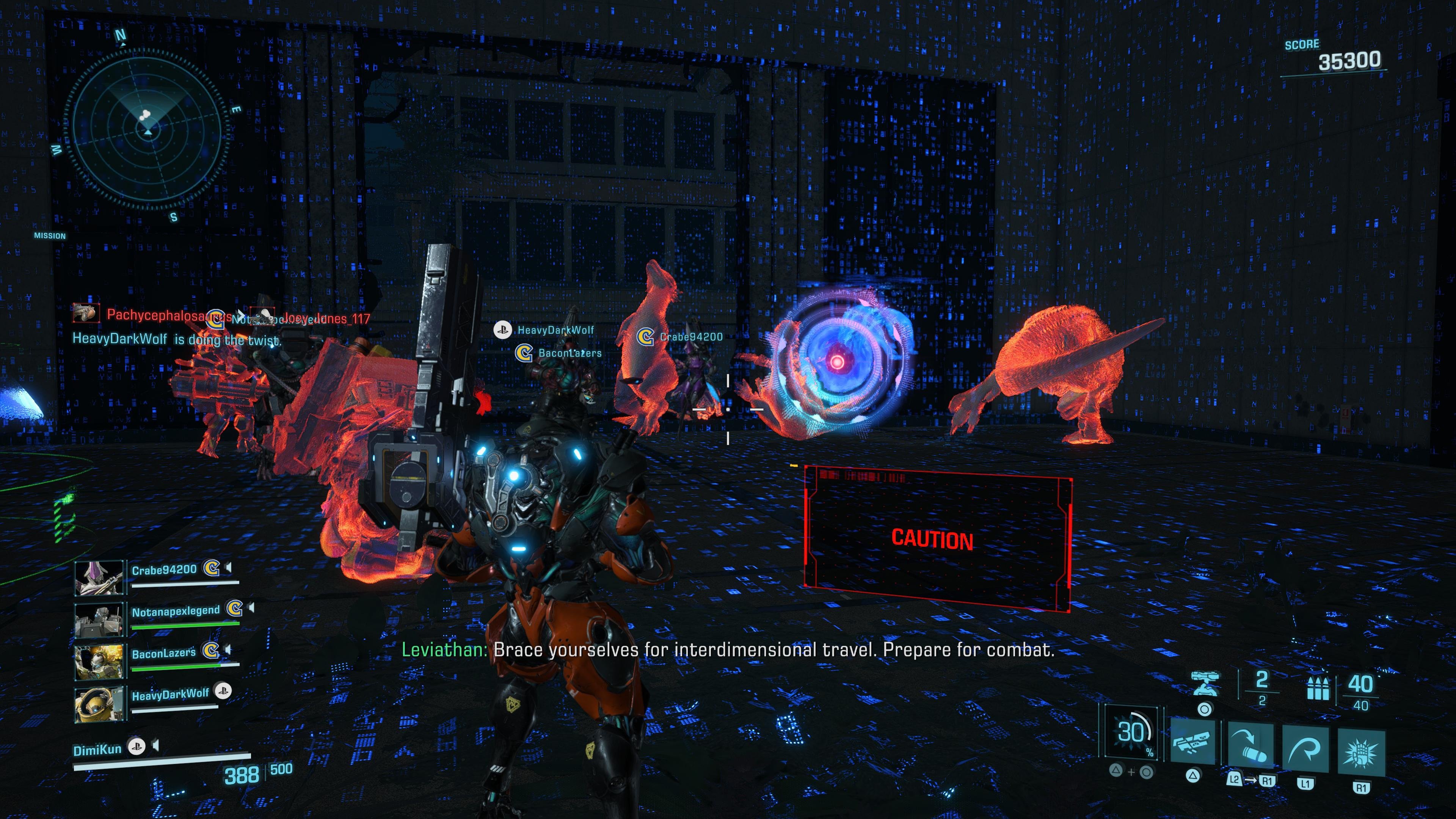The image size is (1456, 819).
Task: Select HeavyDarkWolf's teammate portrait
Action: coord(99,703)
